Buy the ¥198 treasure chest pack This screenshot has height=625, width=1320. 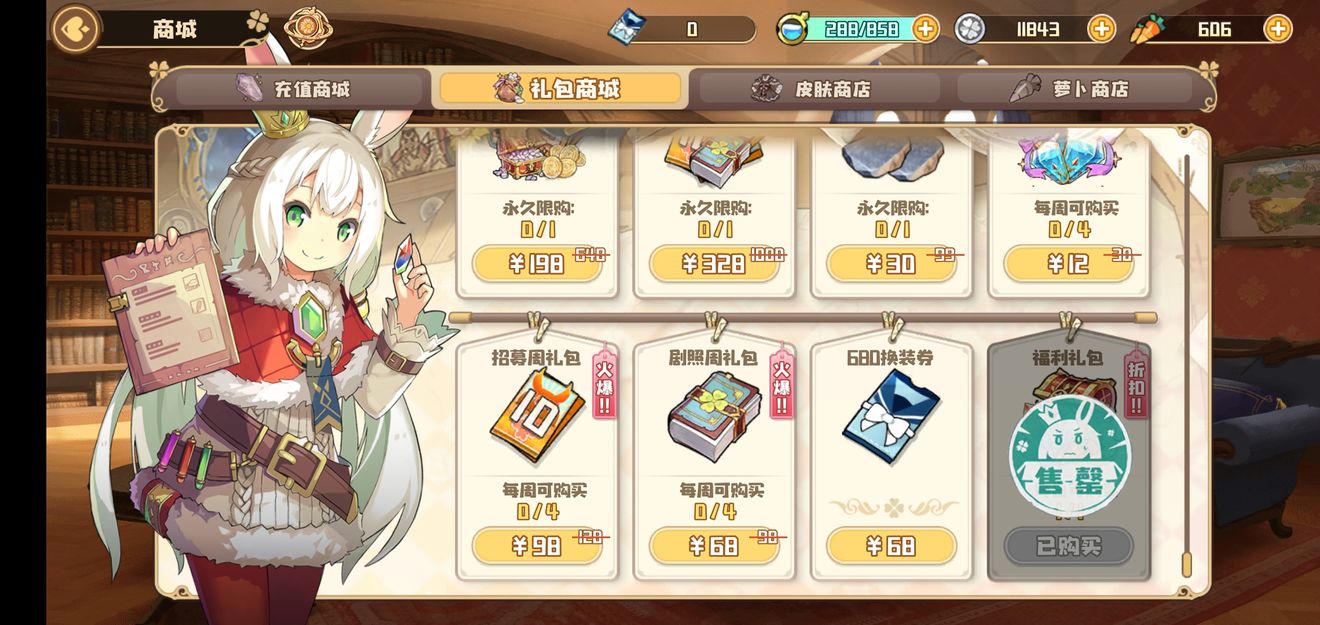(537, 264)
